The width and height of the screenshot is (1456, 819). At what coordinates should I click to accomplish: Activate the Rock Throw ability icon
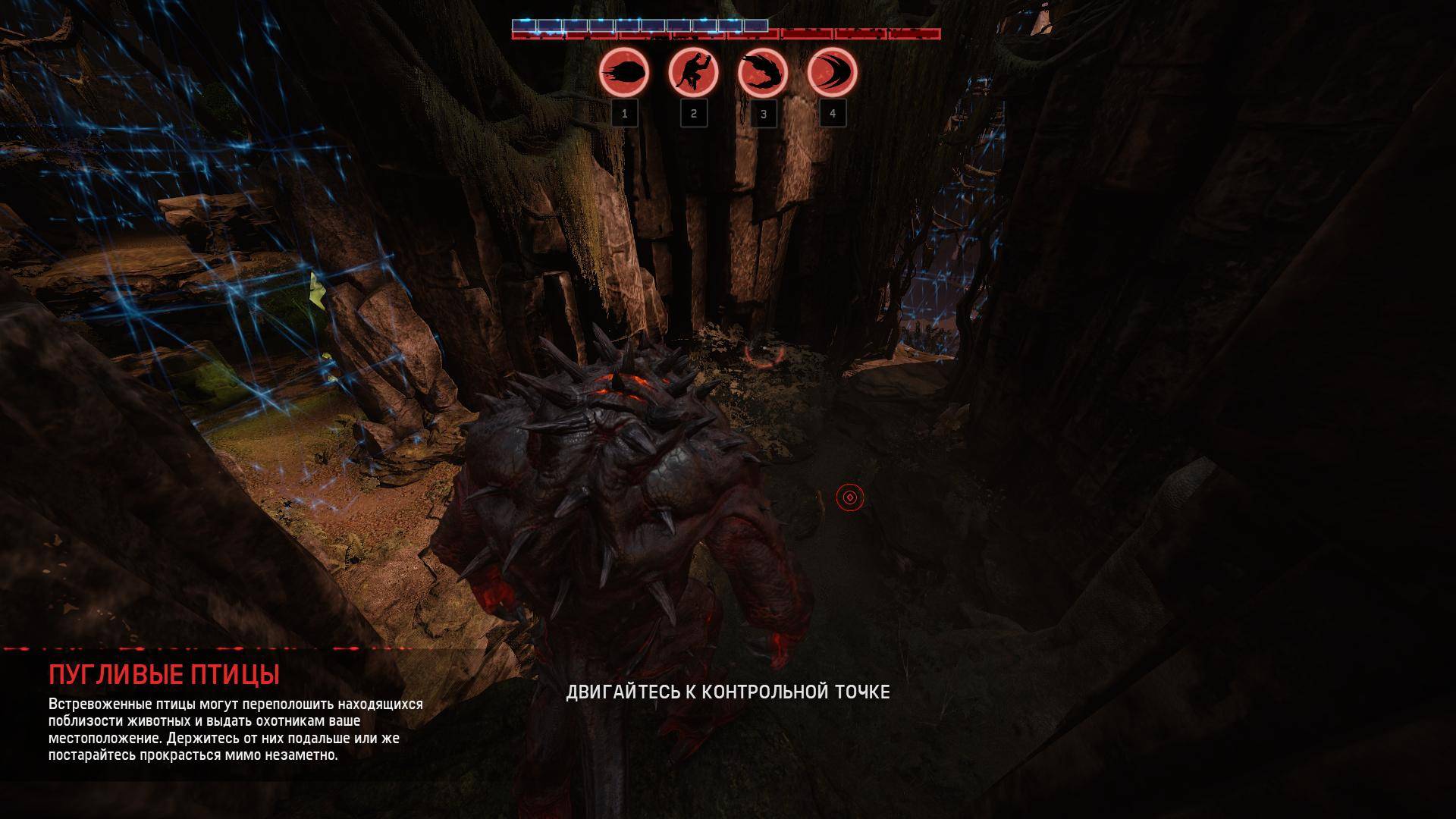pyautogui.click(x=624, y=74)
